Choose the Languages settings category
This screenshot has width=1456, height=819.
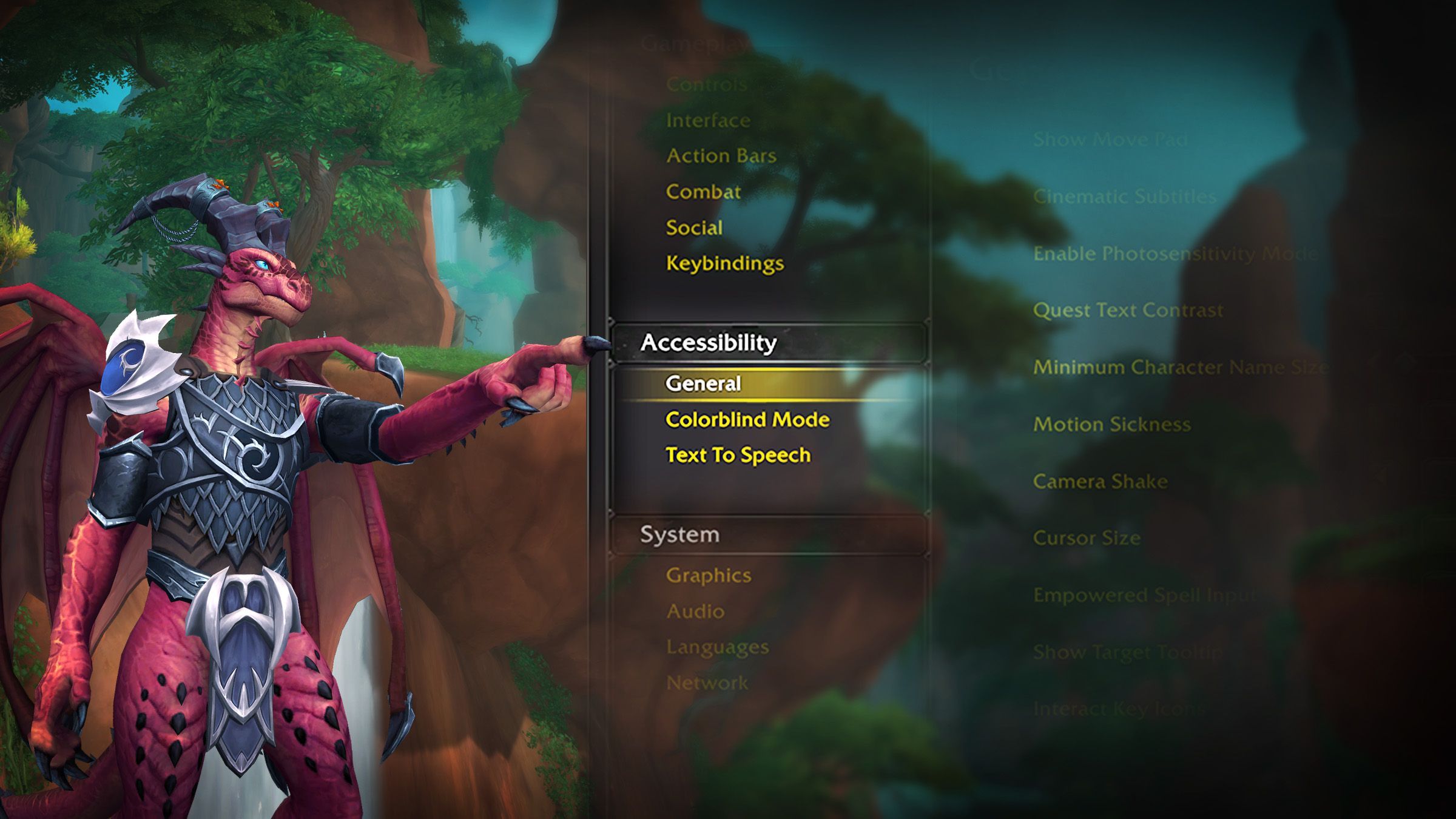[717, 647]
